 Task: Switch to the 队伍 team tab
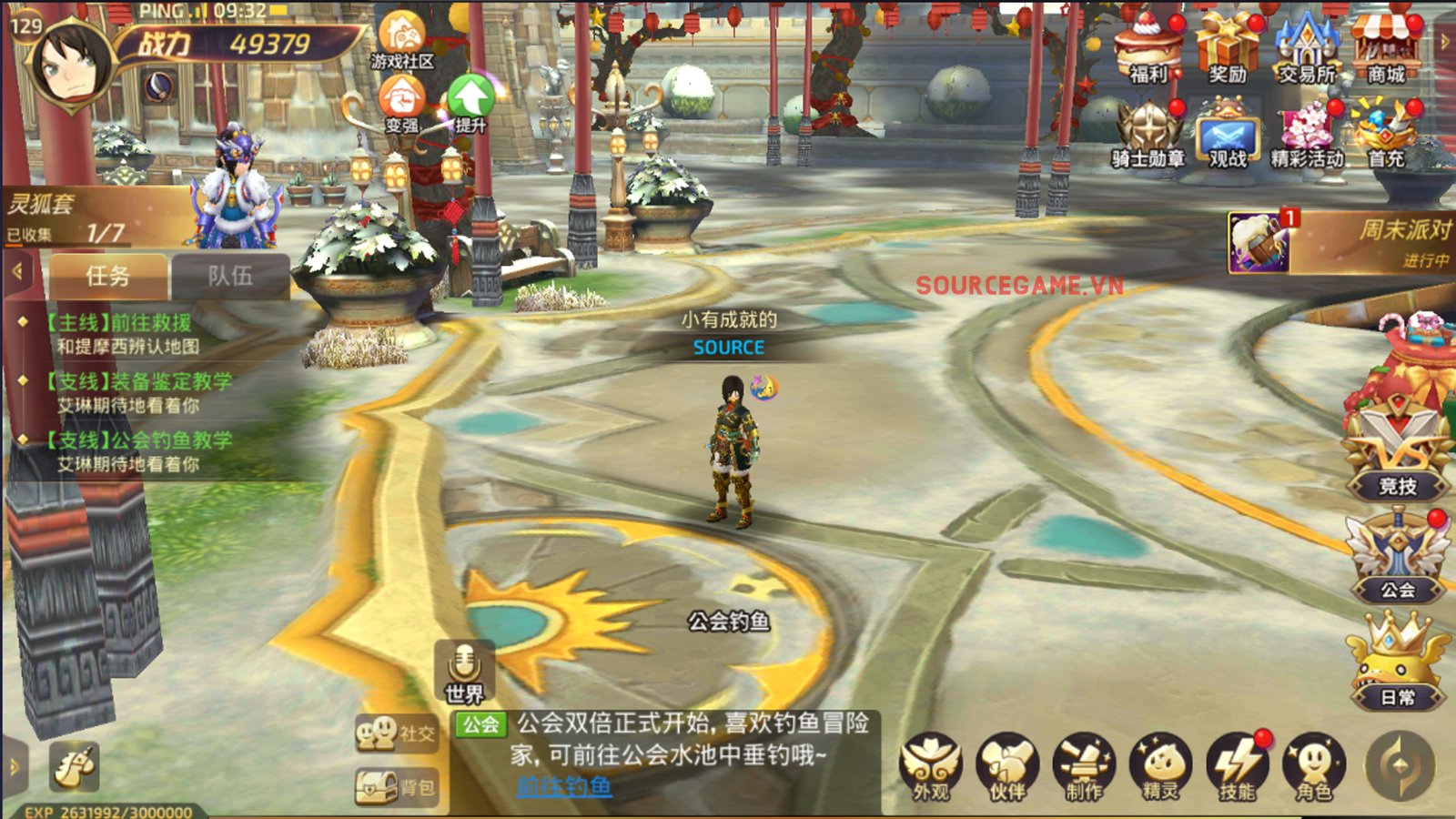(x=230, y=276)
